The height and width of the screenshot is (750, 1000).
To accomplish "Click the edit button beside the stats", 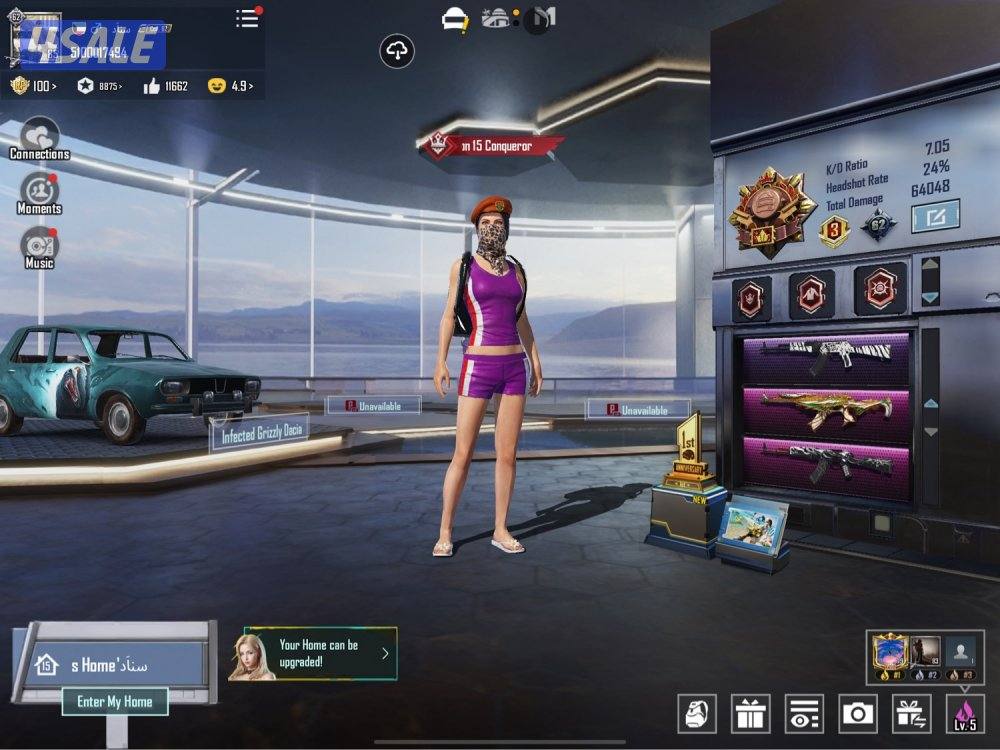I will (935, 215).
